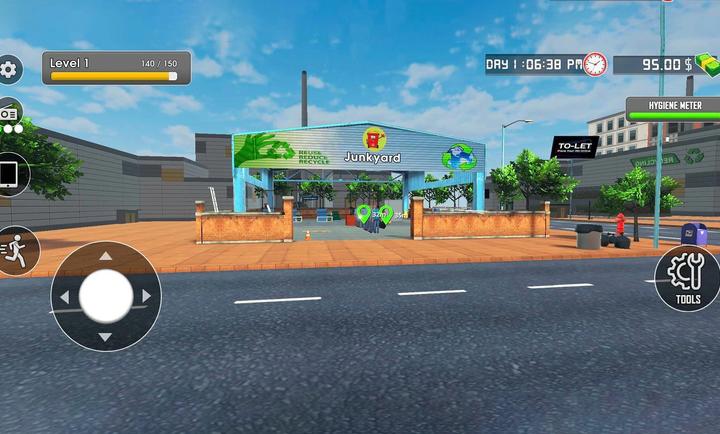The height and width of the screenshot is (434, 720).
Task: Tap the joystick's down arrow
Action: click(x=105, y=337)
